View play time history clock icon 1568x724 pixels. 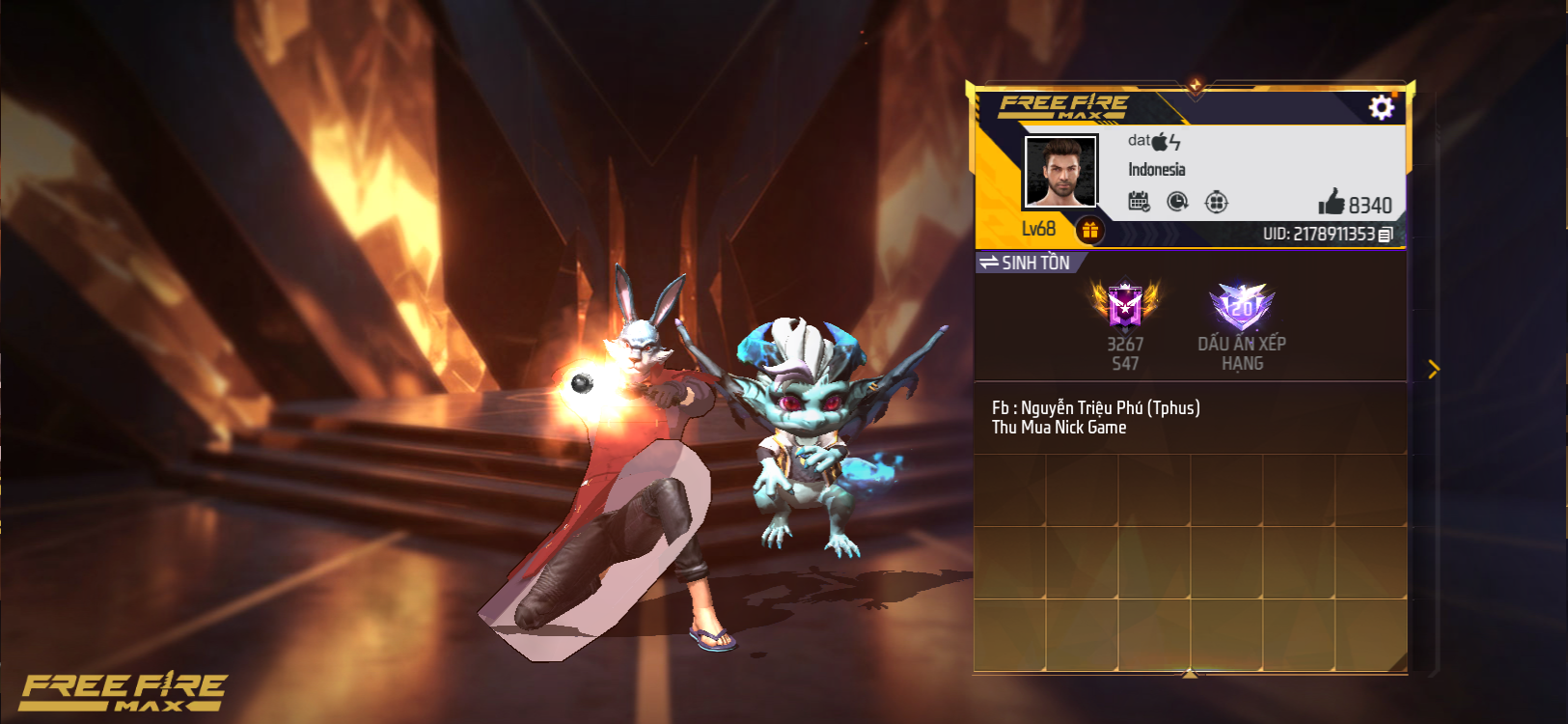pyautogui.click(x=1178, y=200)
